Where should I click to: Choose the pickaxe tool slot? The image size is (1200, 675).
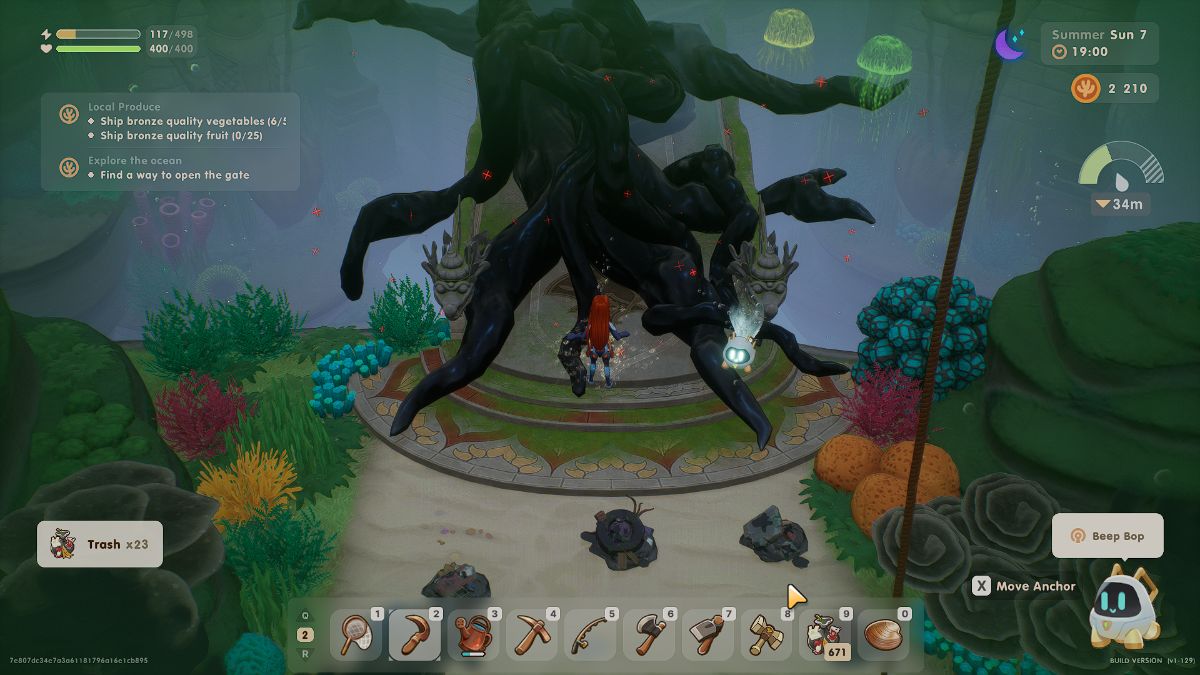532,635
